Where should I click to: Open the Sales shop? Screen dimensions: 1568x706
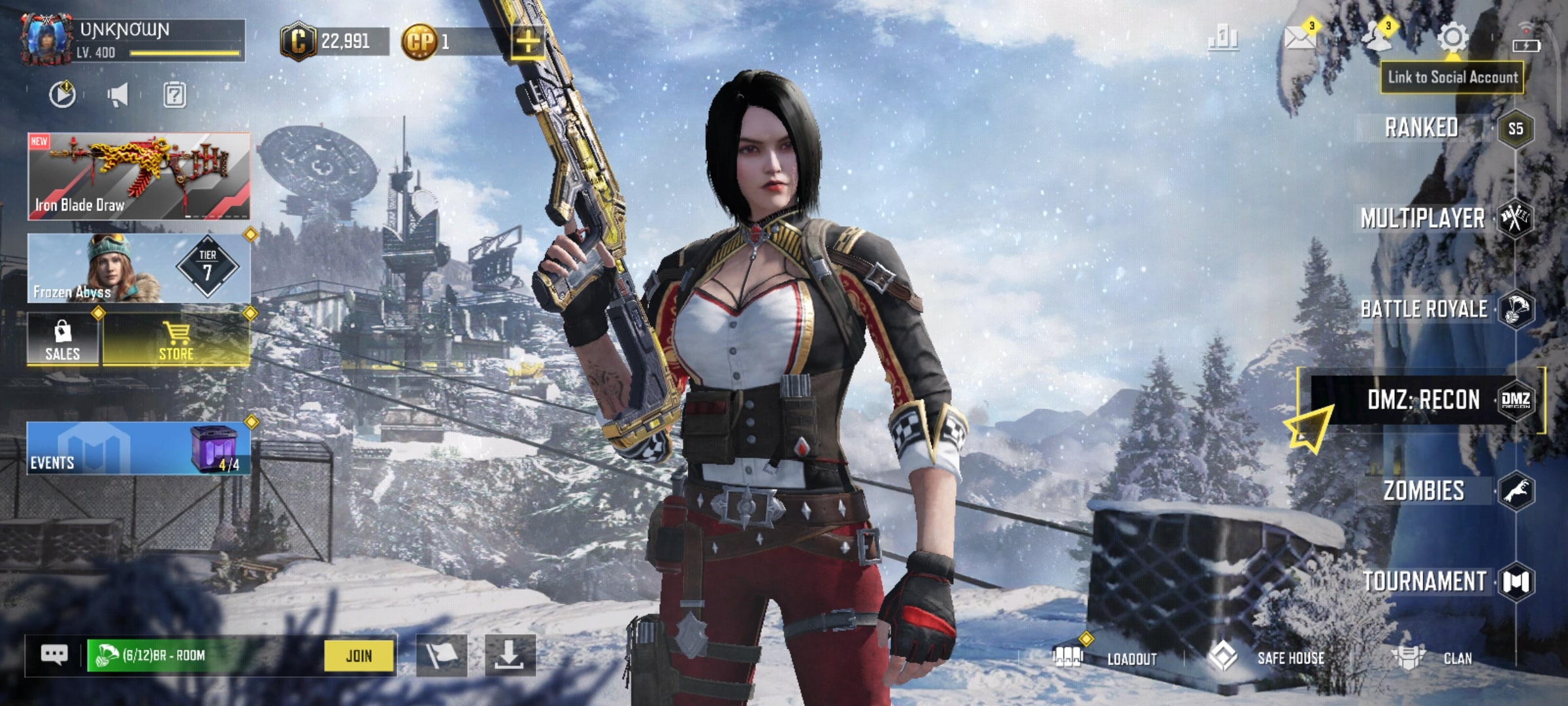tap(63, 340)
